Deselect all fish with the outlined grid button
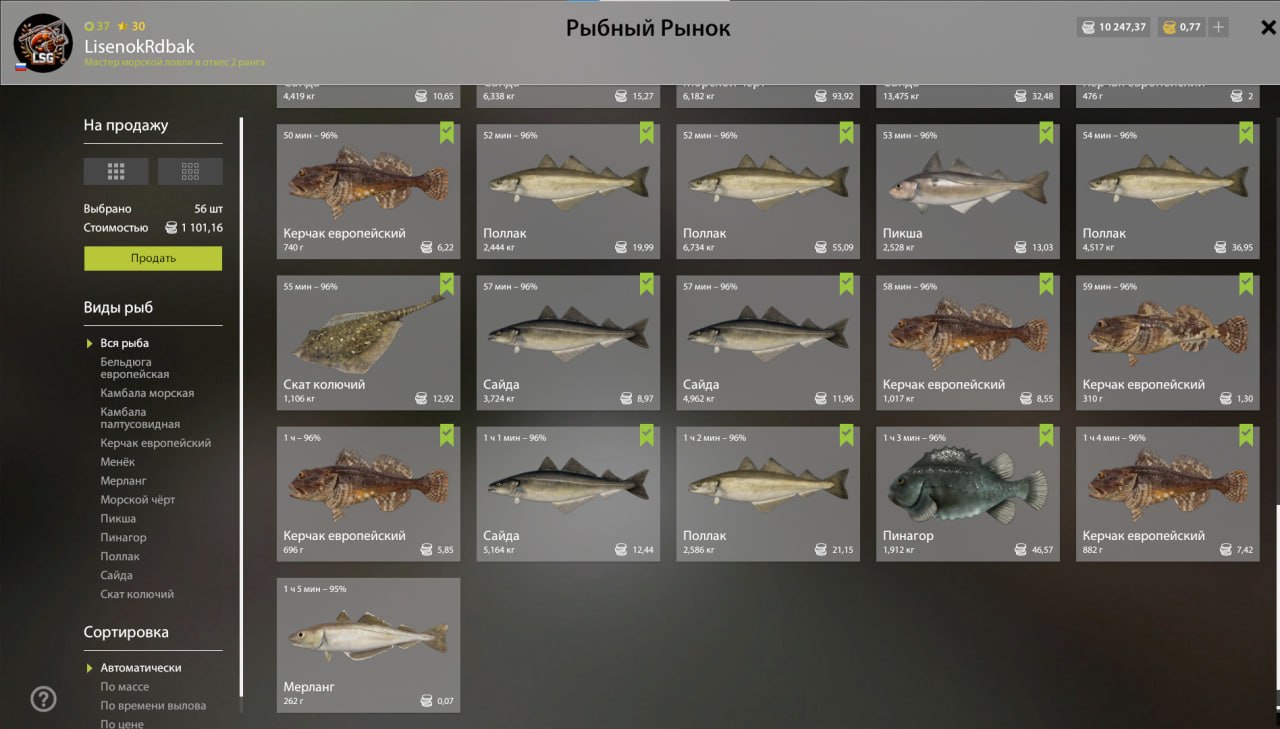The image size is (1280, 729). click(x=190, y=171)
